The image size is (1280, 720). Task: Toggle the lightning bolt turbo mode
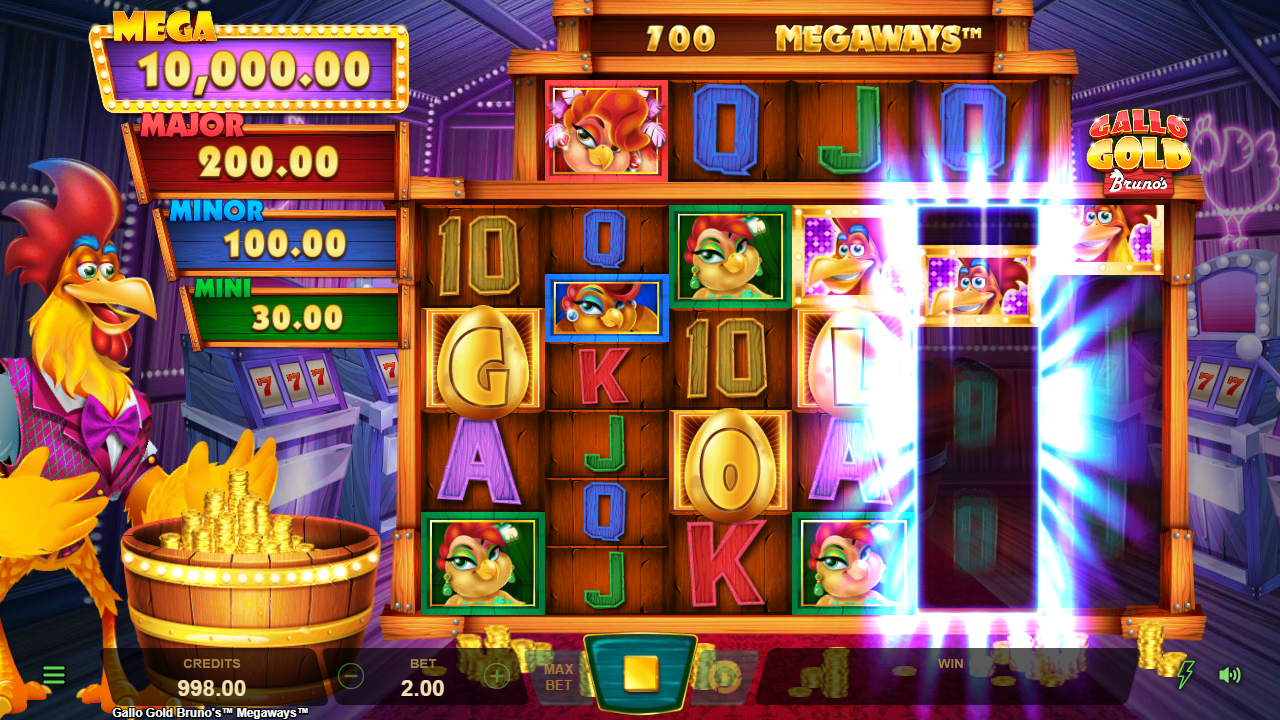point(1185,675)
